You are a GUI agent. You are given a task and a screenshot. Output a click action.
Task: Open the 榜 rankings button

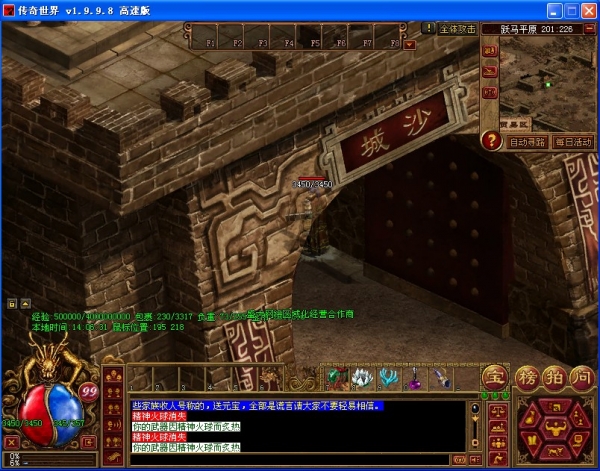tap(528, 377)
